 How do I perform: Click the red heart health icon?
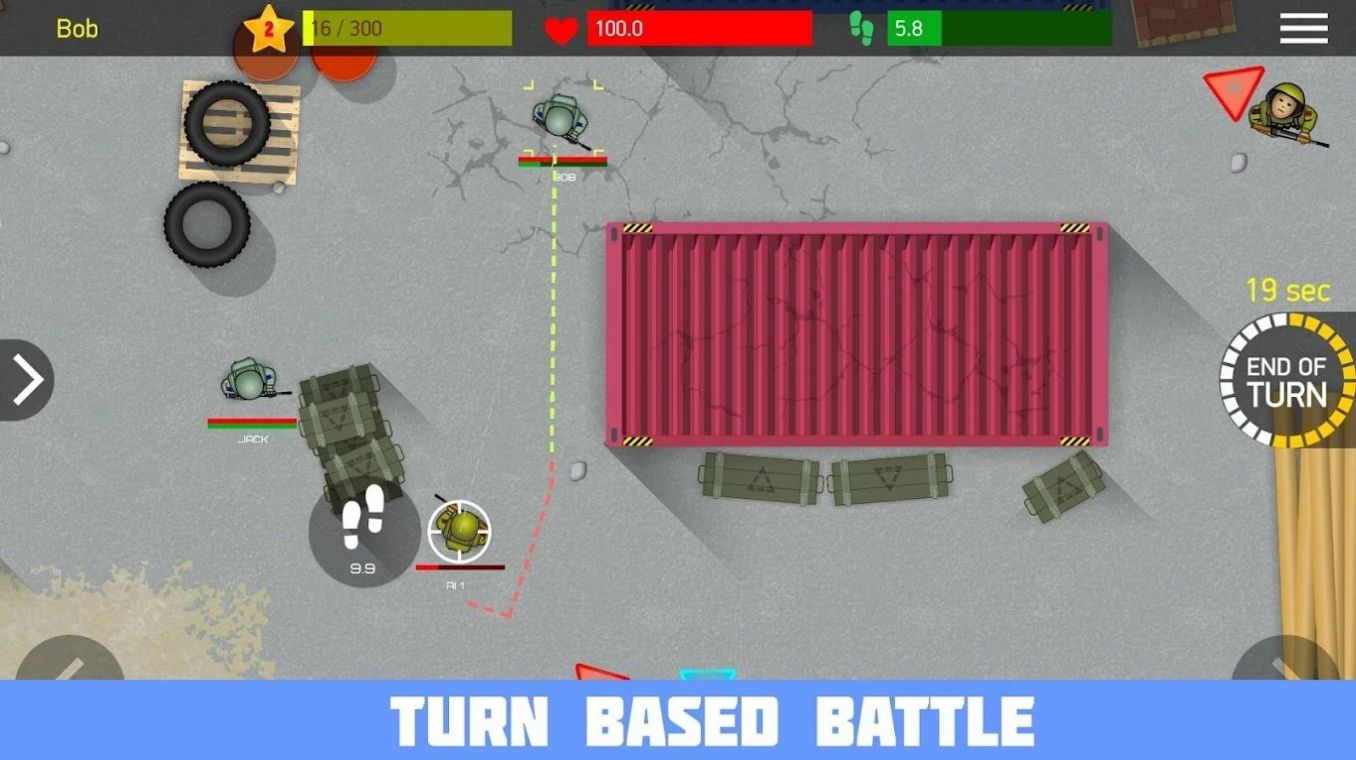[x=563, y=28]
